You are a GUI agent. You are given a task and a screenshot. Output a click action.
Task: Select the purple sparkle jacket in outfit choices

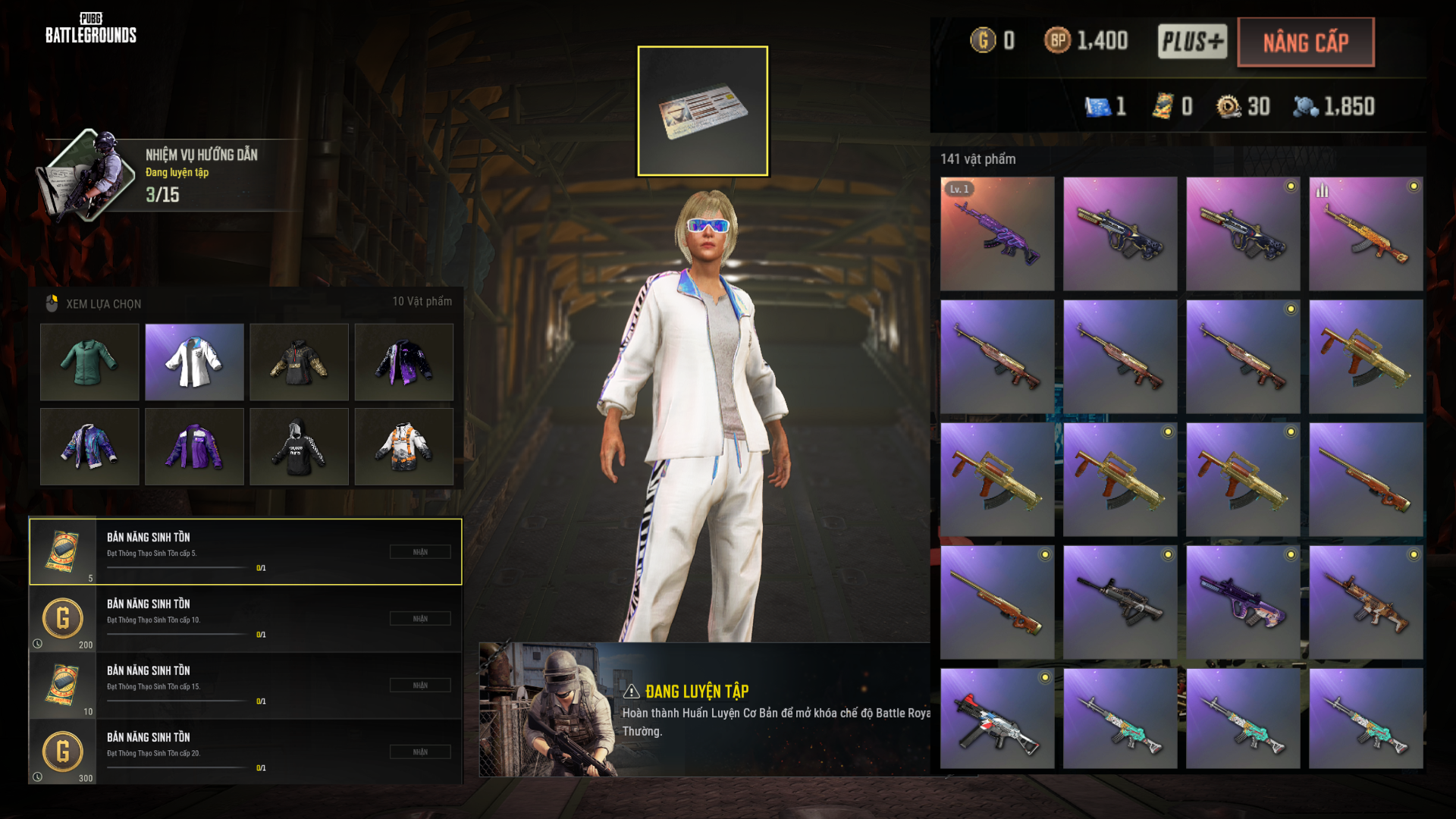(403, 362)
